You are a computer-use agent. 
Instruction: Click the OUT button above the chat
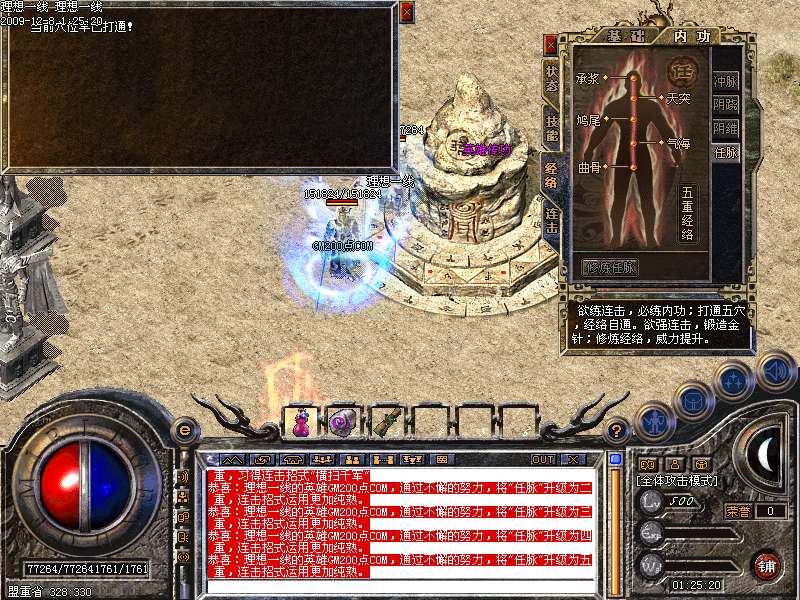543,459
